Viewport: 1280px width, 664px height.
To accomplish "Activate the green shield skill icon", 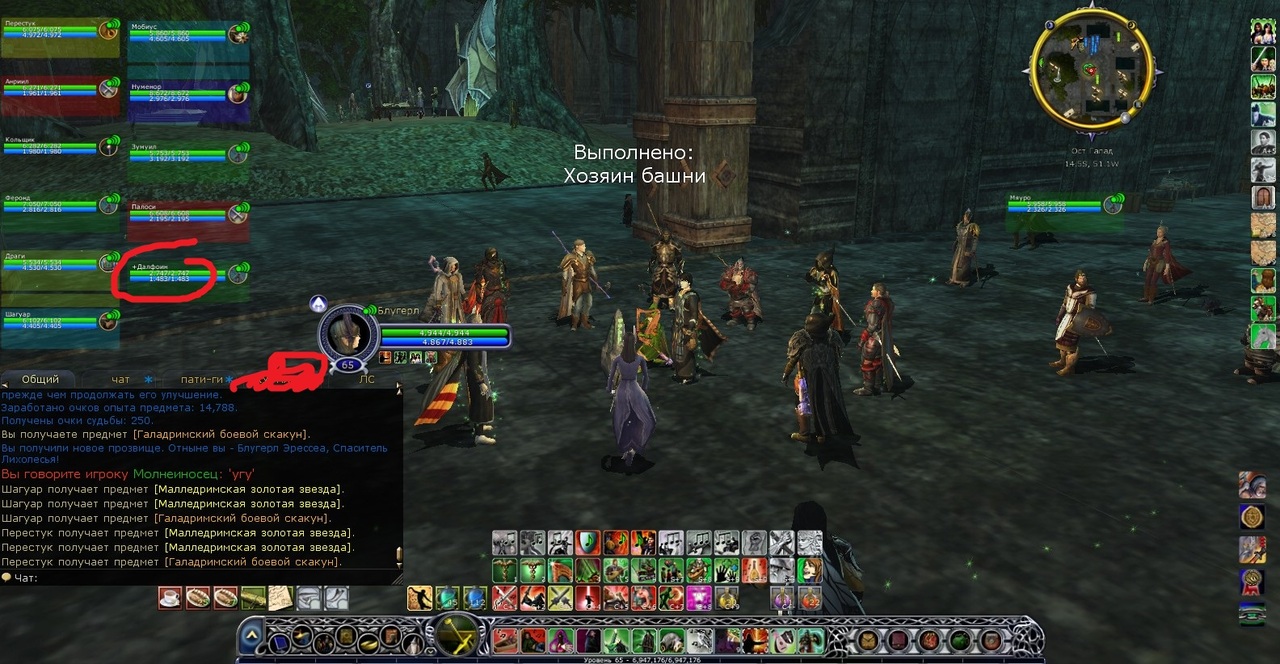I will 587,543.
